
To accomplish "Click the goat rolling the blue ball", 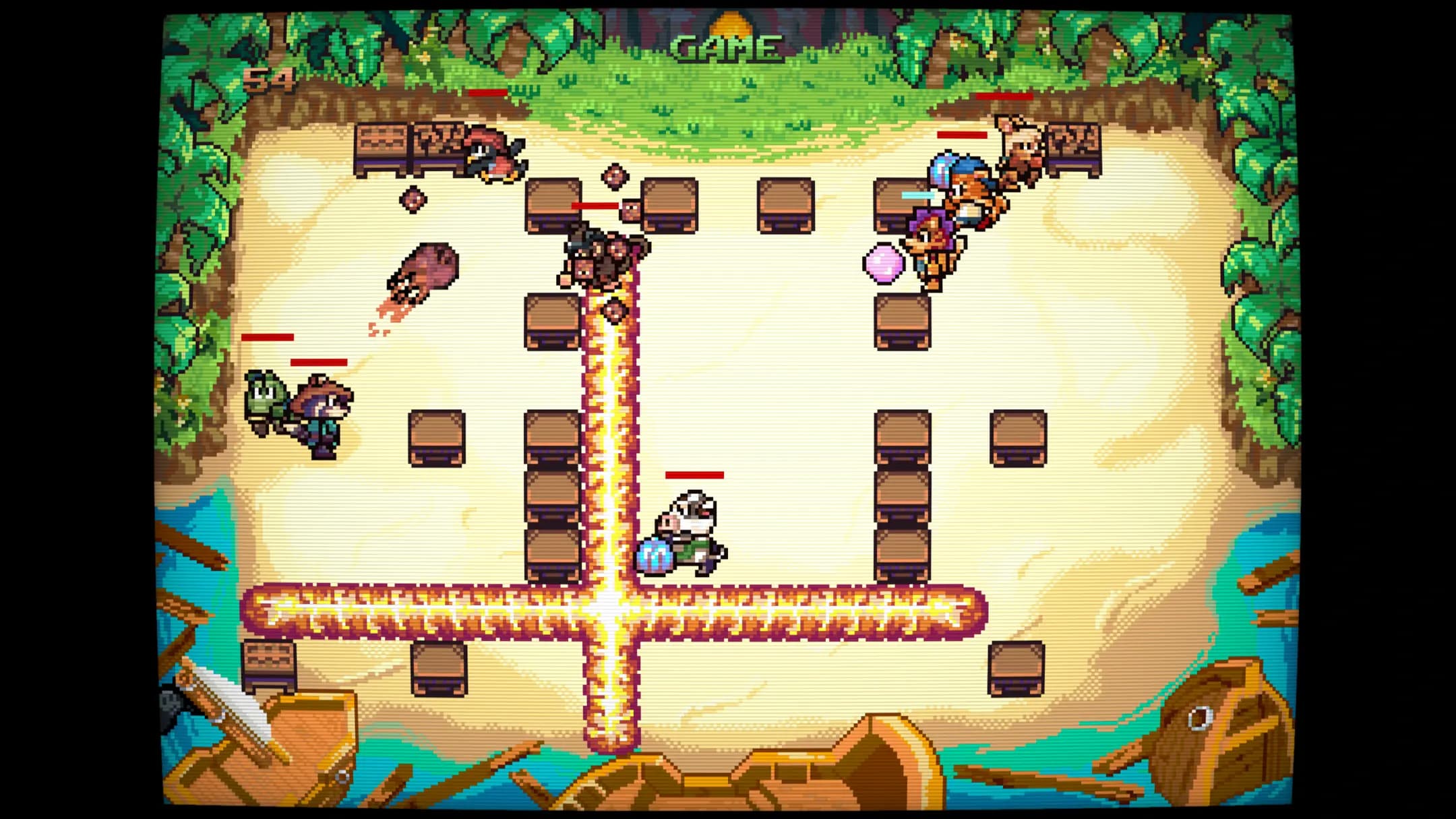I will (688, 533).
